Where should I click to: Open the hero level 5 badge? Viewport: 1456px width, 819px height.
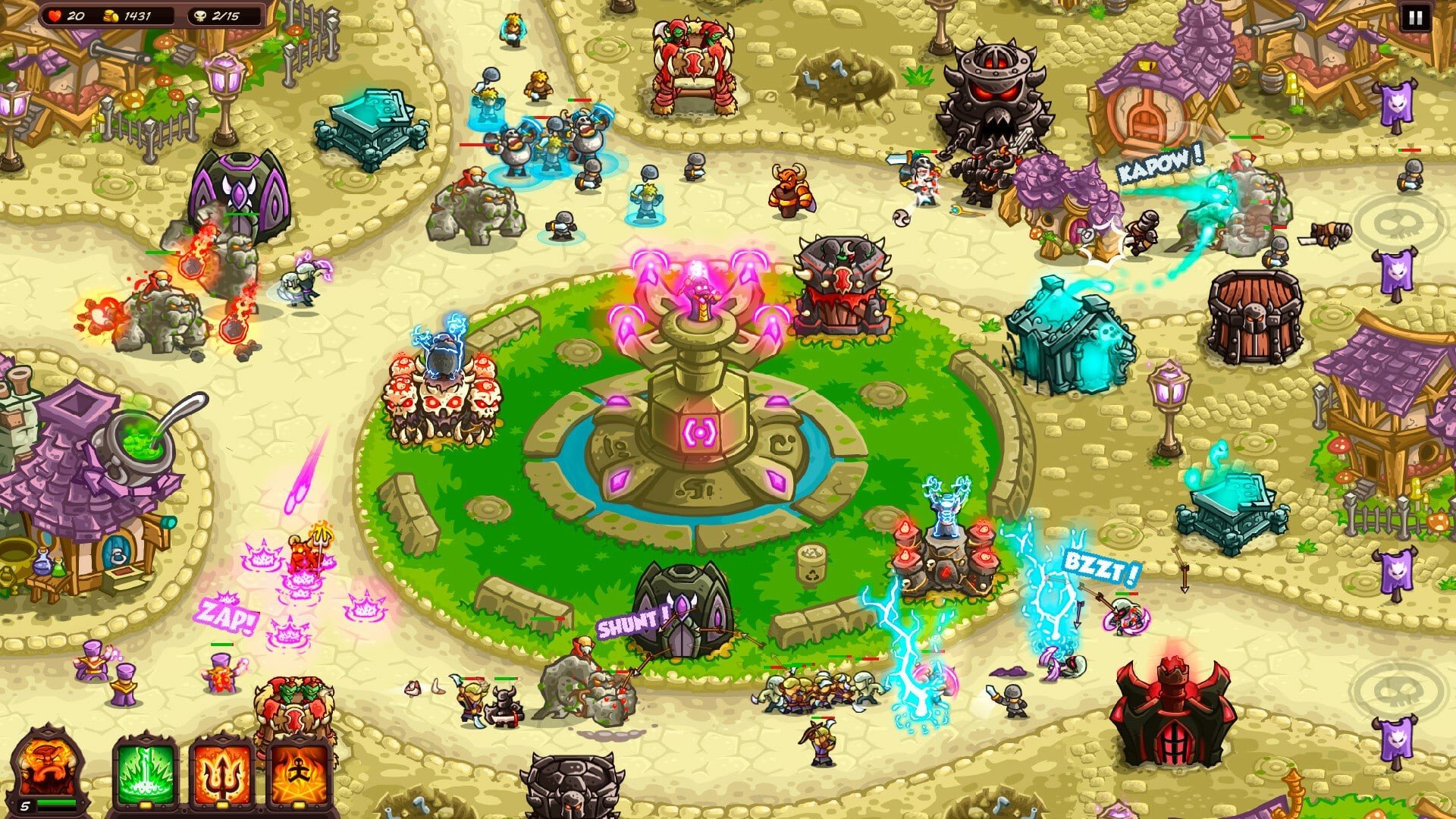point(25,805)
